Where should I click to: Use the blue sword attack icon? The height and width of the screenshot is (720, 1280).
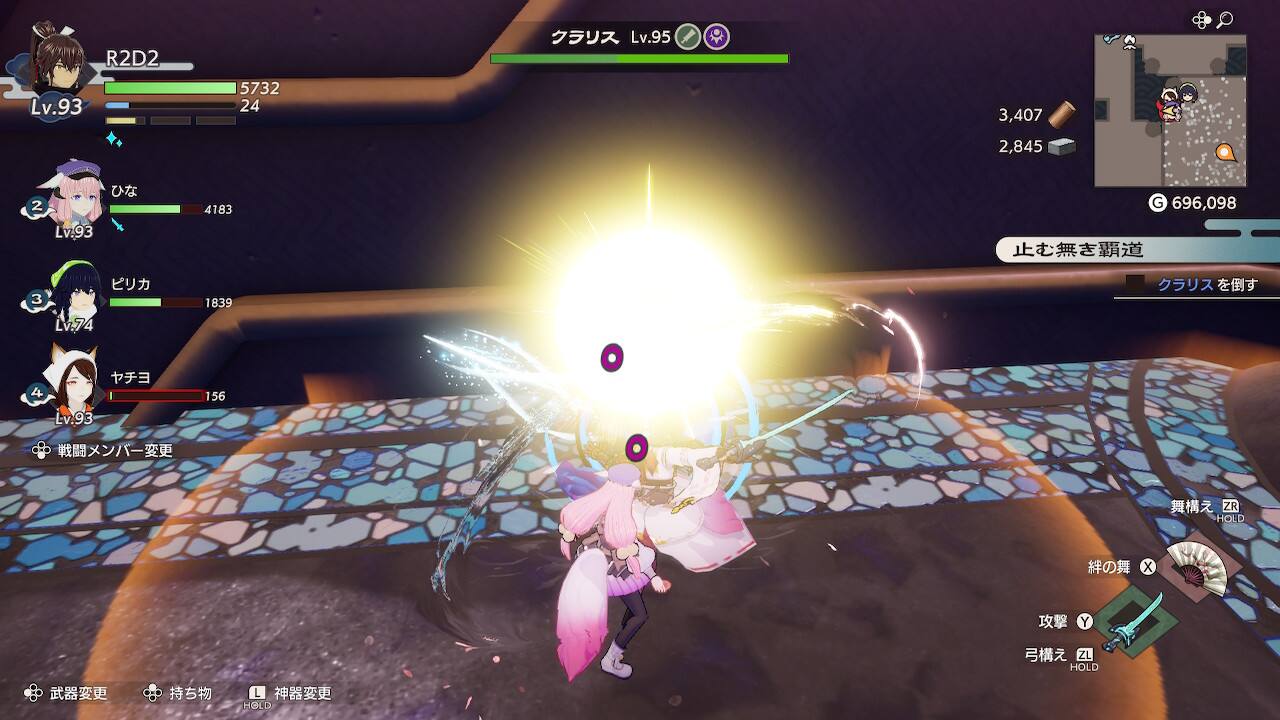[1133, 621]
